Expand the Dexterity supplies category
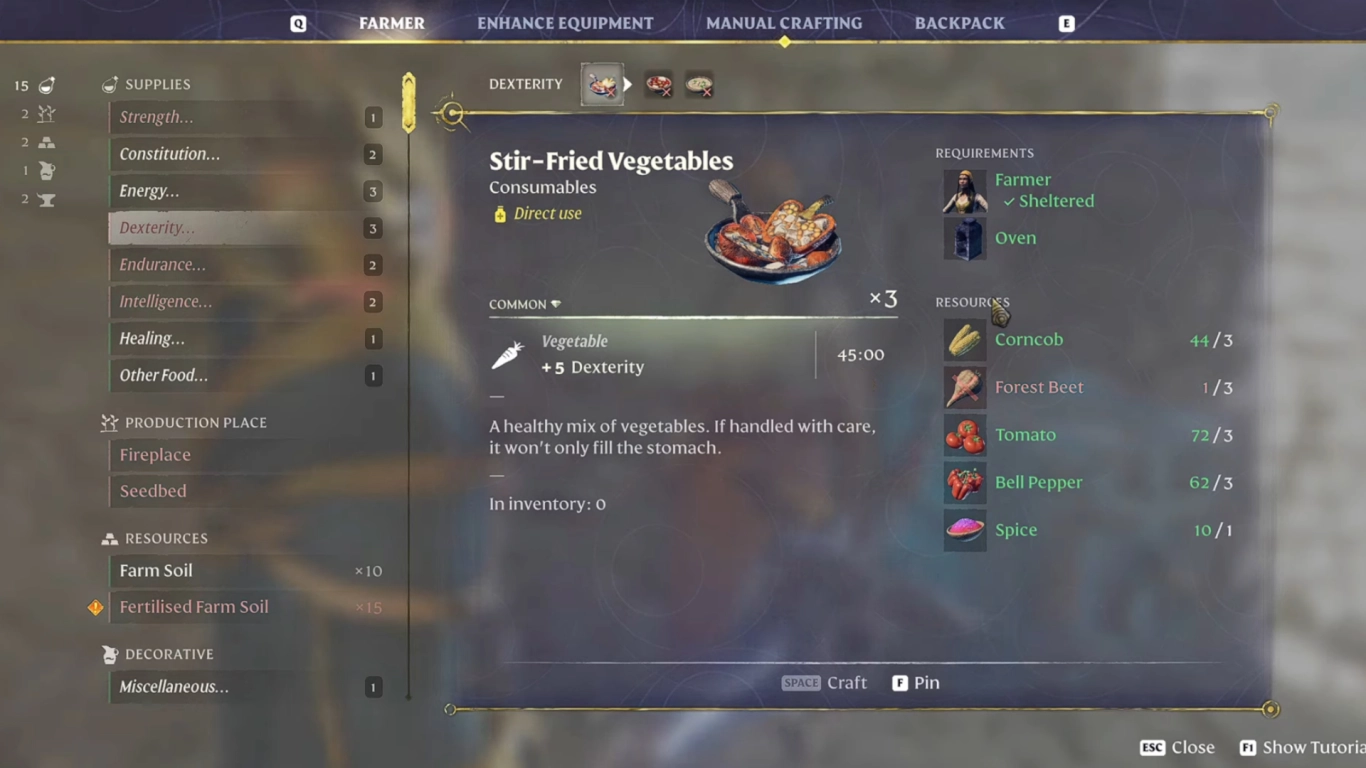The width and height of the screenshot is (1366, 768). point(240,227)
